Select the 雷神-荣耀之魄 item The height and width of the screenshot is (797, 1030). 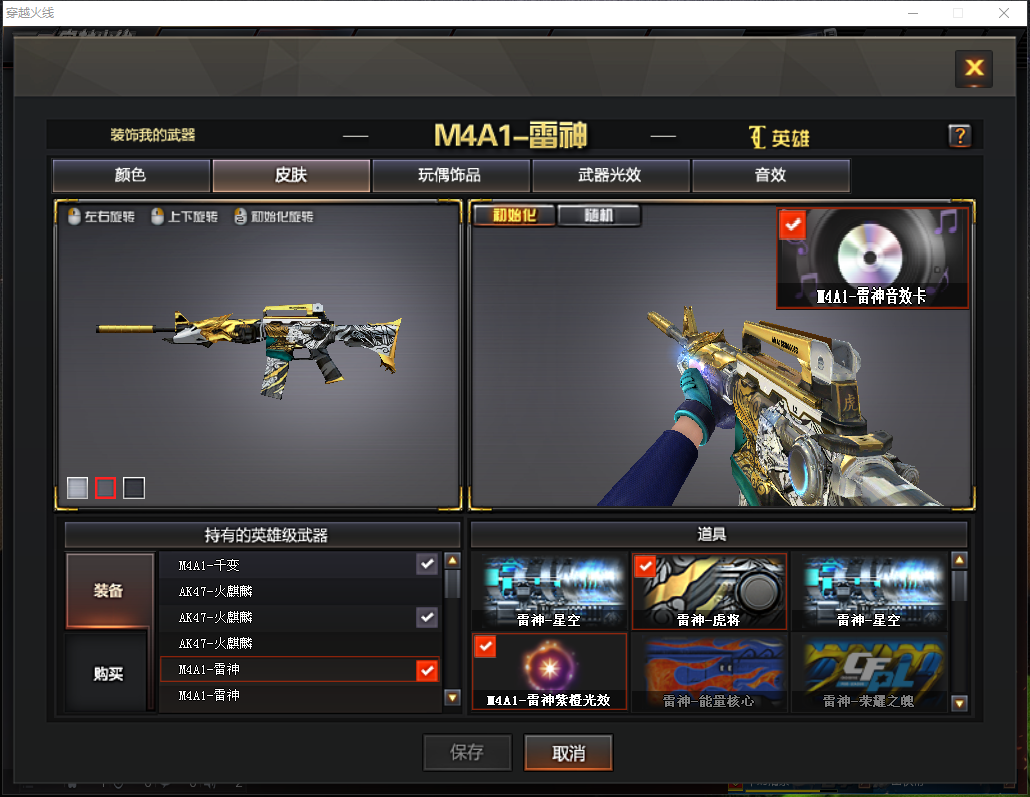click(x=868, y=671)
